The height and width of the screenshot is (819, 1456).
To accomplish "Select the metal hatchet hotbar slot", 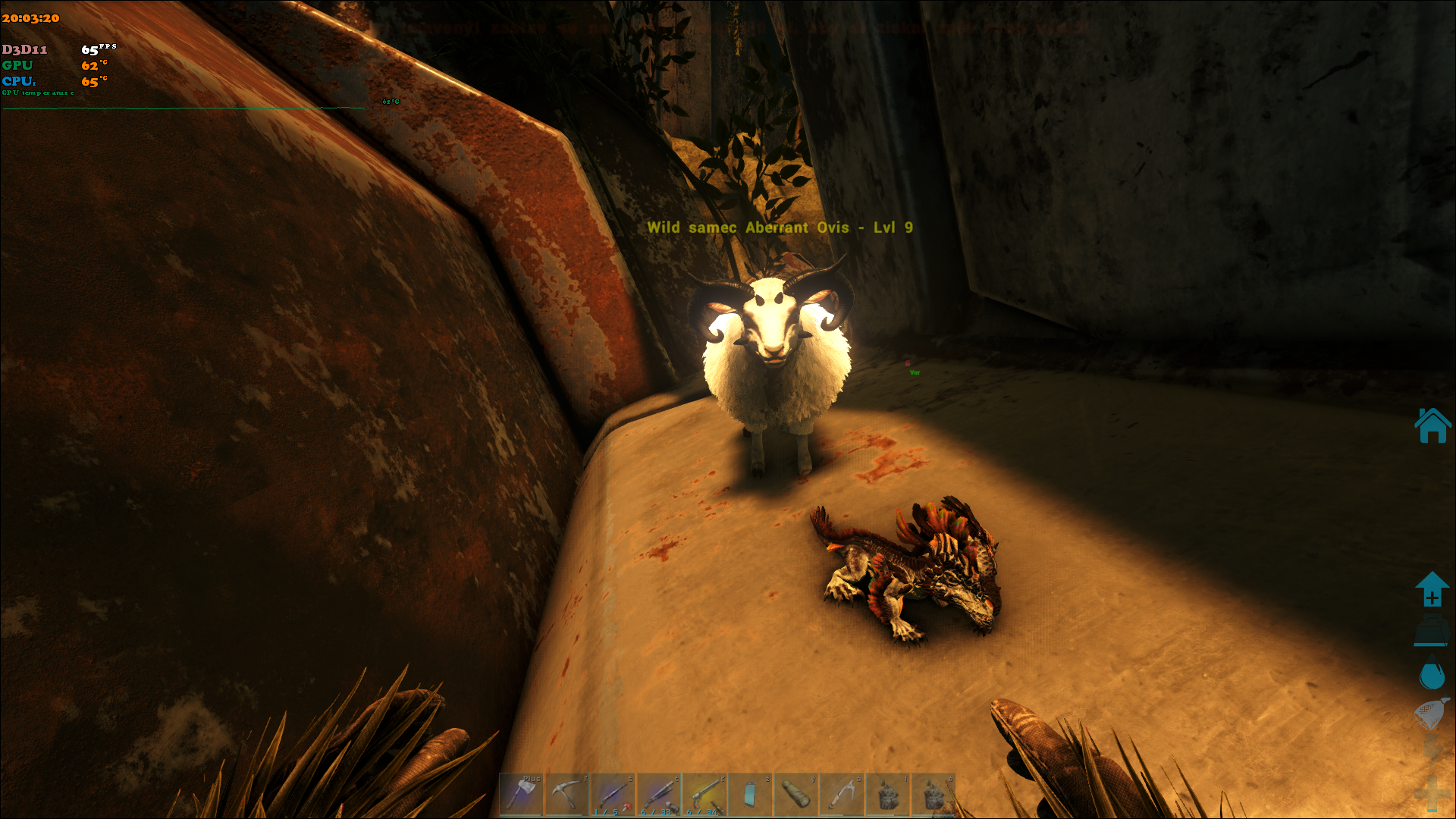I will pyautogui.click(x=521, y=794).
